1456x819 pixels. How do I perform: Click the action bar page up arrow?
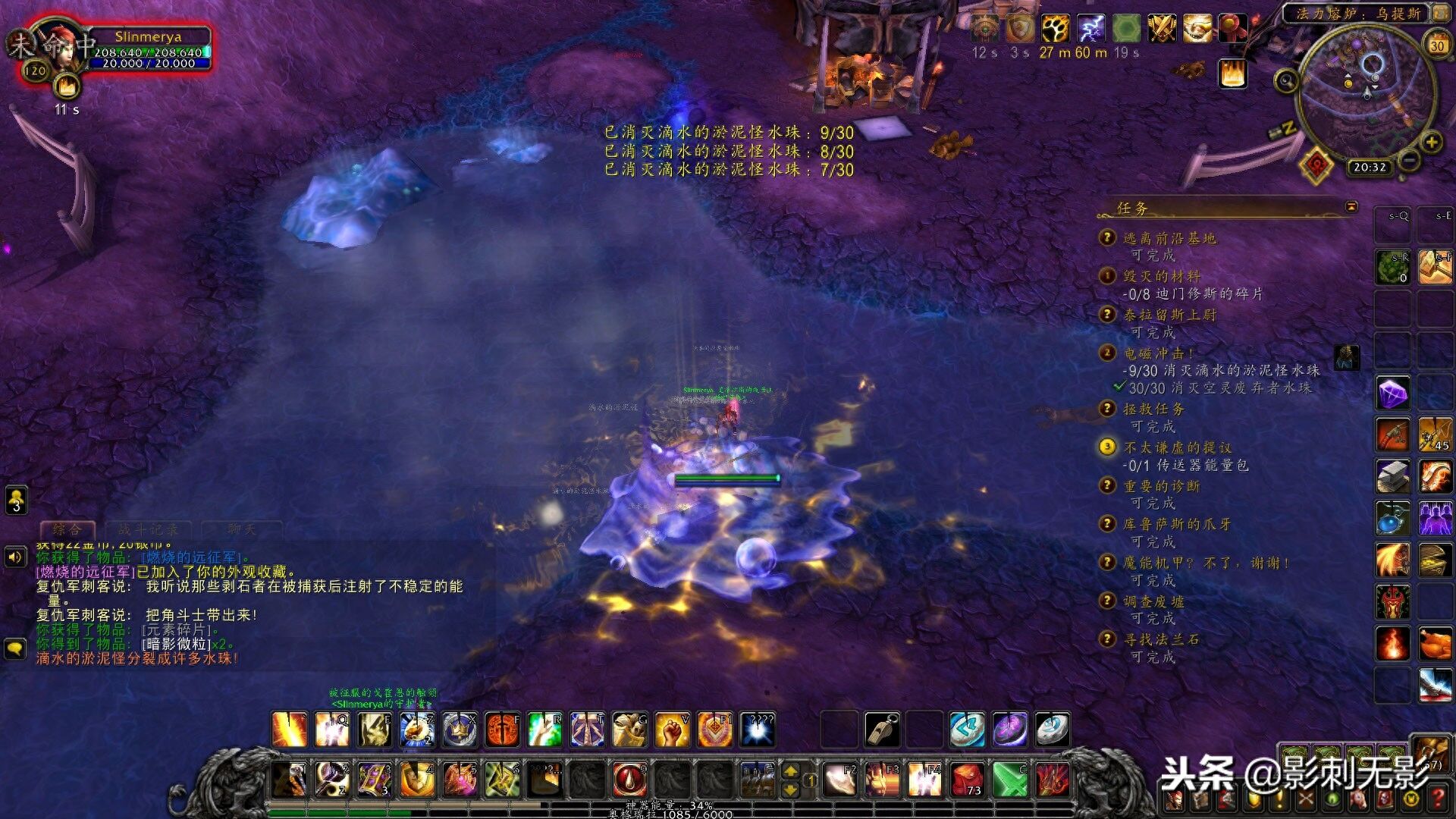tap(790, 771)
